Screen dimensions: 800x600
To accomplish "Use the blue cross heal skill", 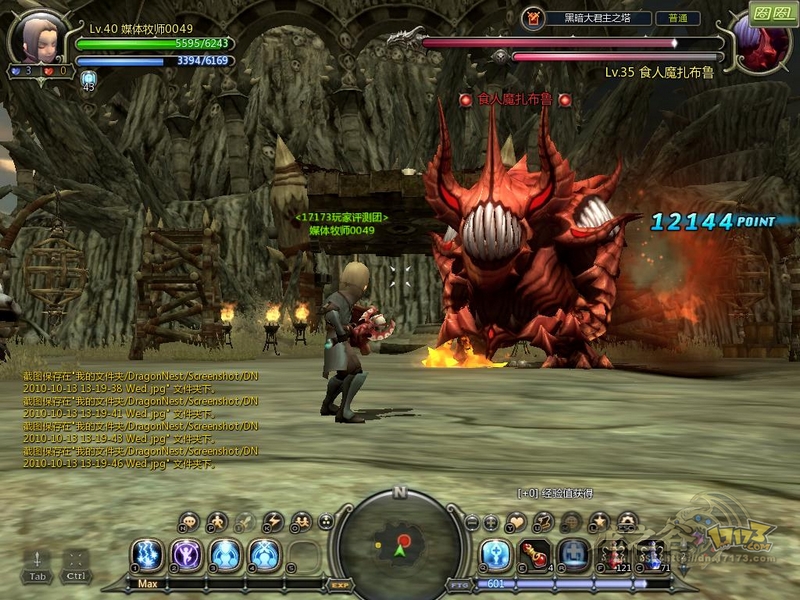I will 495,554.
